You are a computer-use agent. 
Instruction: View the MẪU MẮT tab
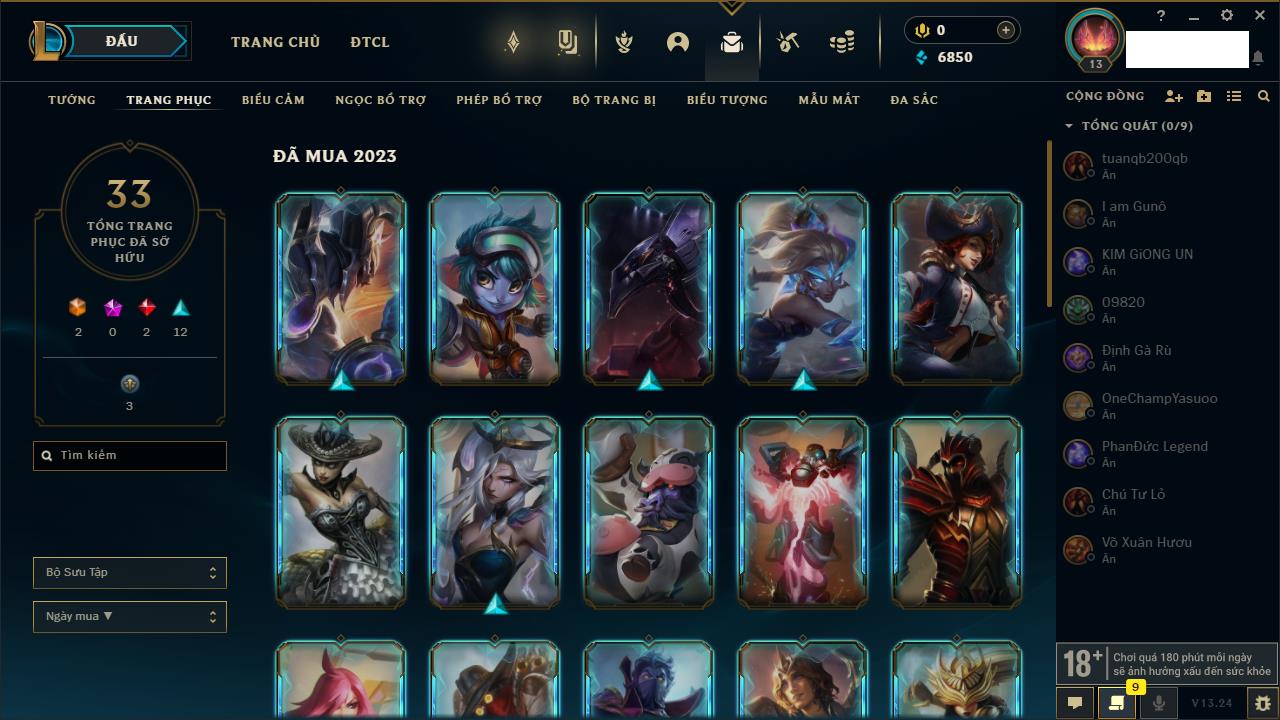click(829, 100)
